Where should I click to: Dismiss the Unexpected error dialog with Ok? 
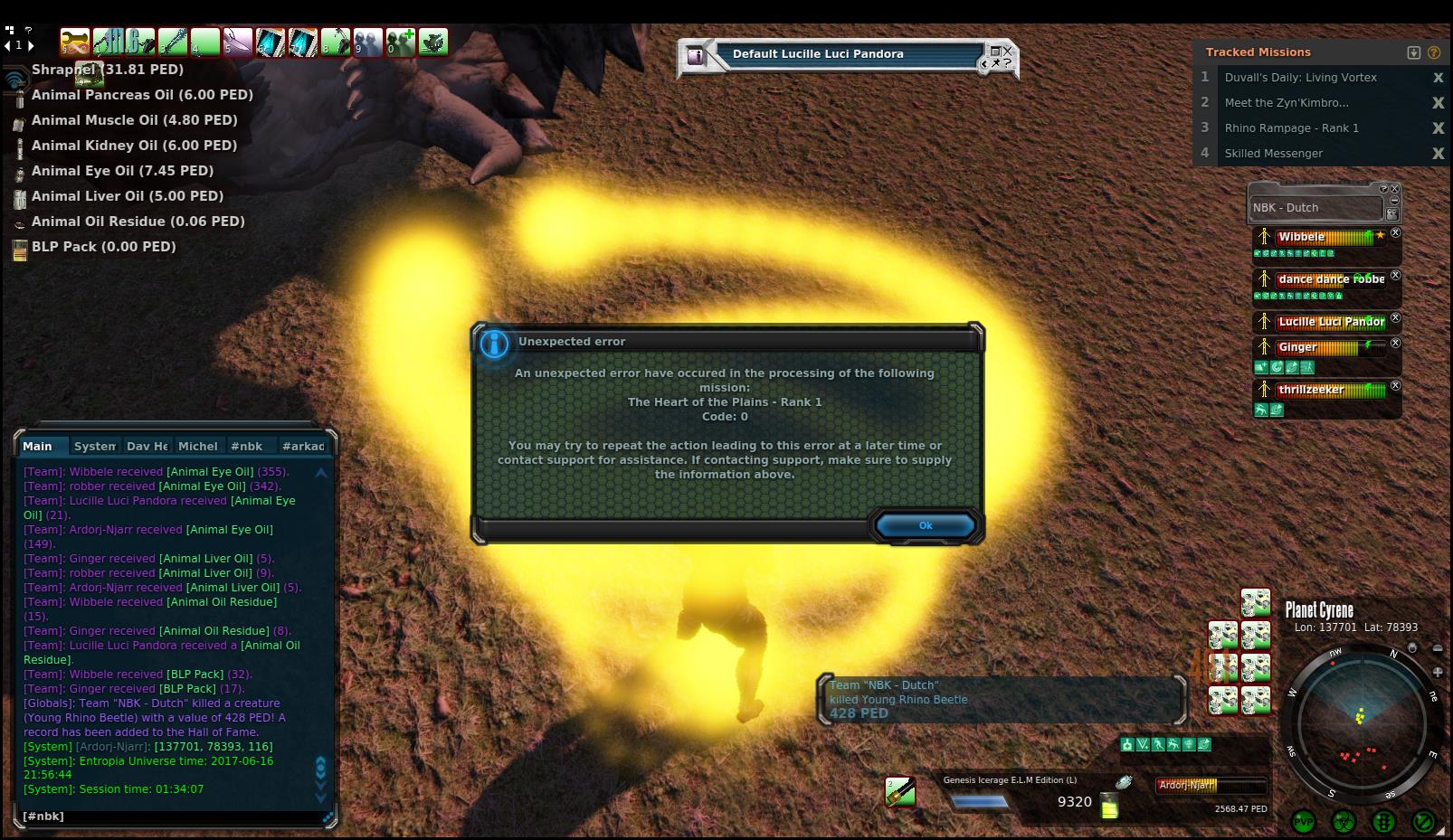pyautogui.click(x=925, y=525)
